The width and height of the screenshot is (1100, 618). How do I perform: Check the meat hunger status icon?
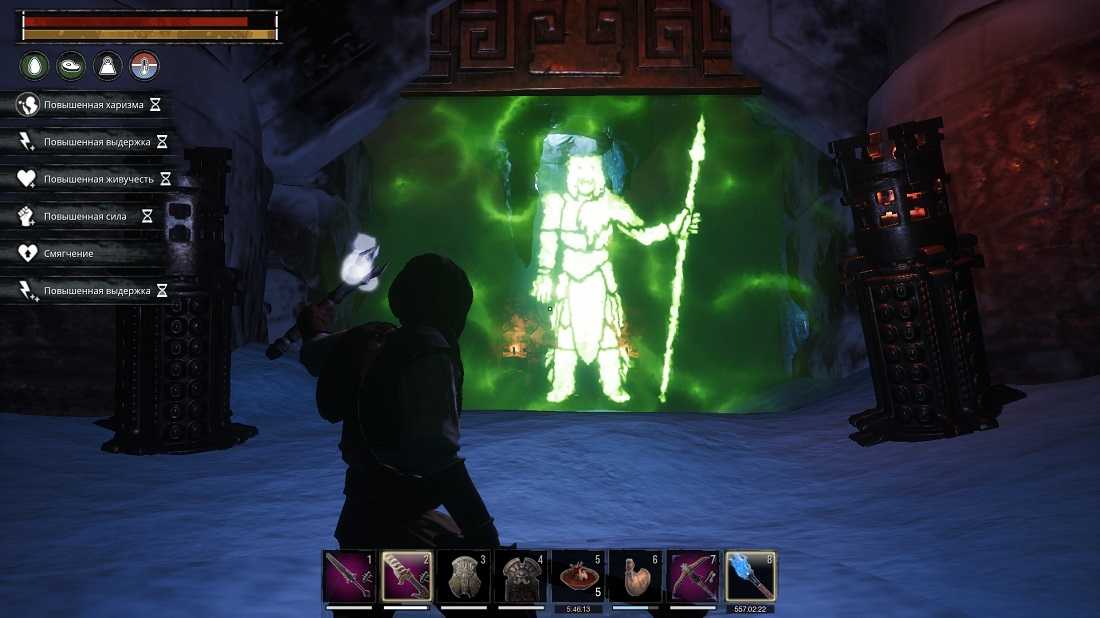tap(71, 66)
